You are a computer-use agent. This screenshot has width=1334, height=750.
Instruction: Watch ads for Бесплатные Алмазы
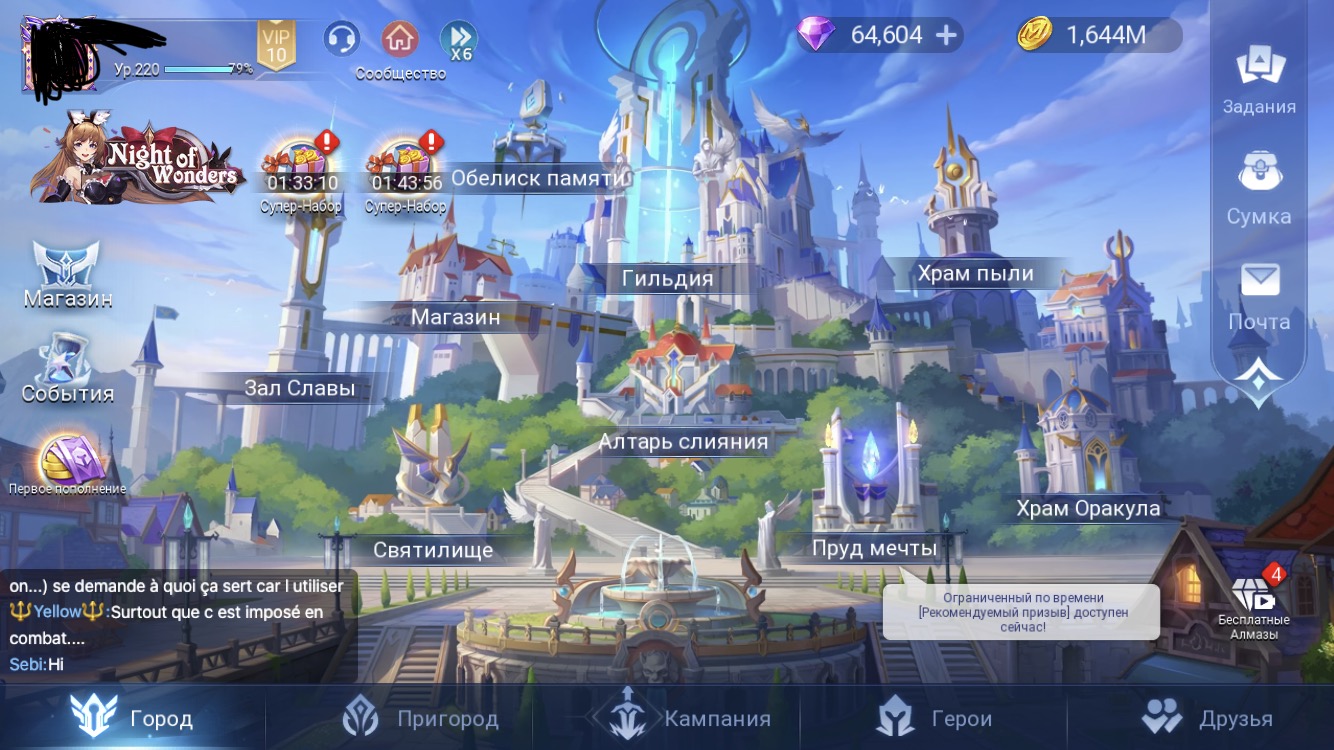coord(1254,607)
